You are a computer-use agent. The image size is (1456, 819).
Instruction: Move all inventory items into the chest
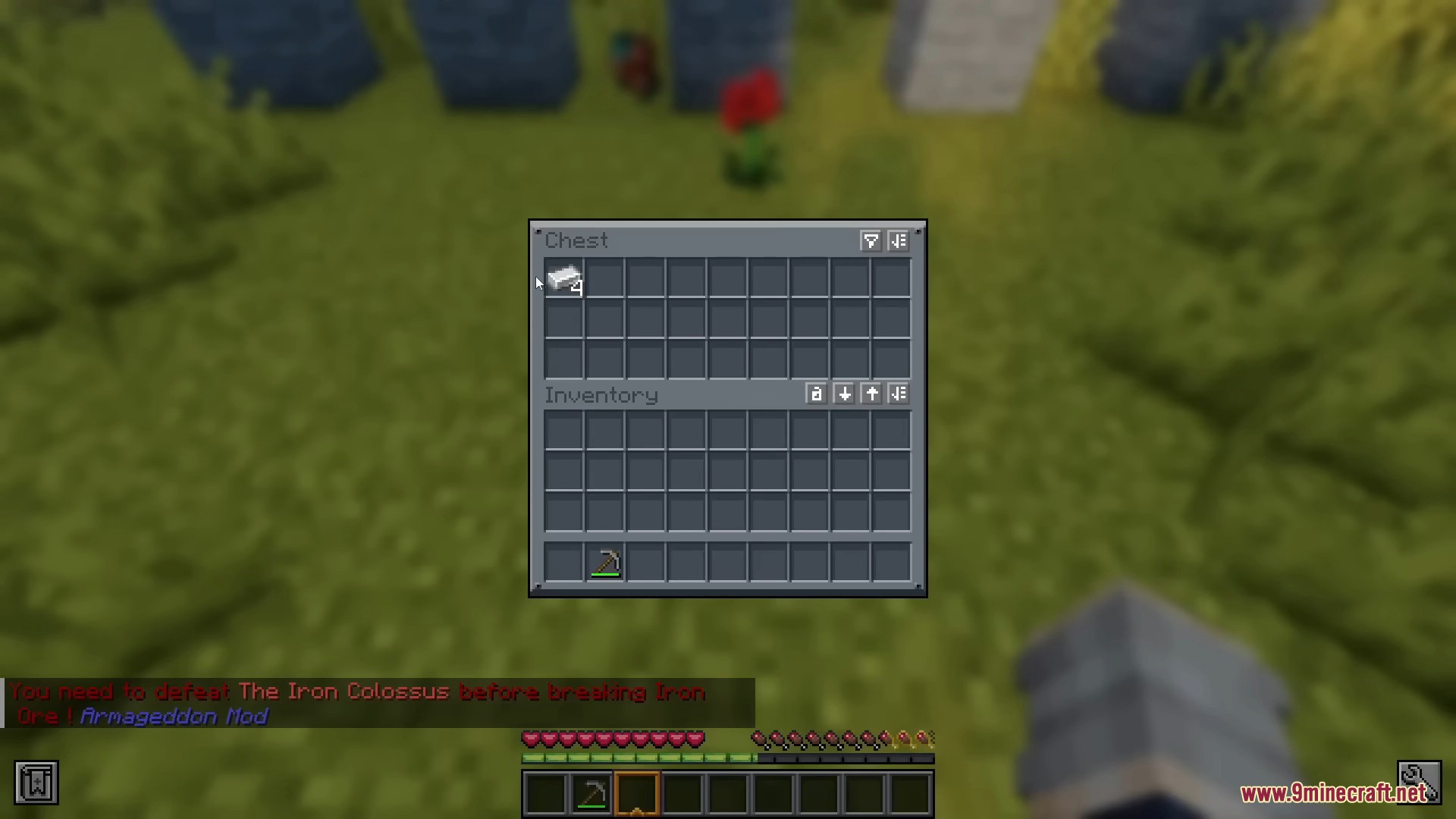point(871,394)
